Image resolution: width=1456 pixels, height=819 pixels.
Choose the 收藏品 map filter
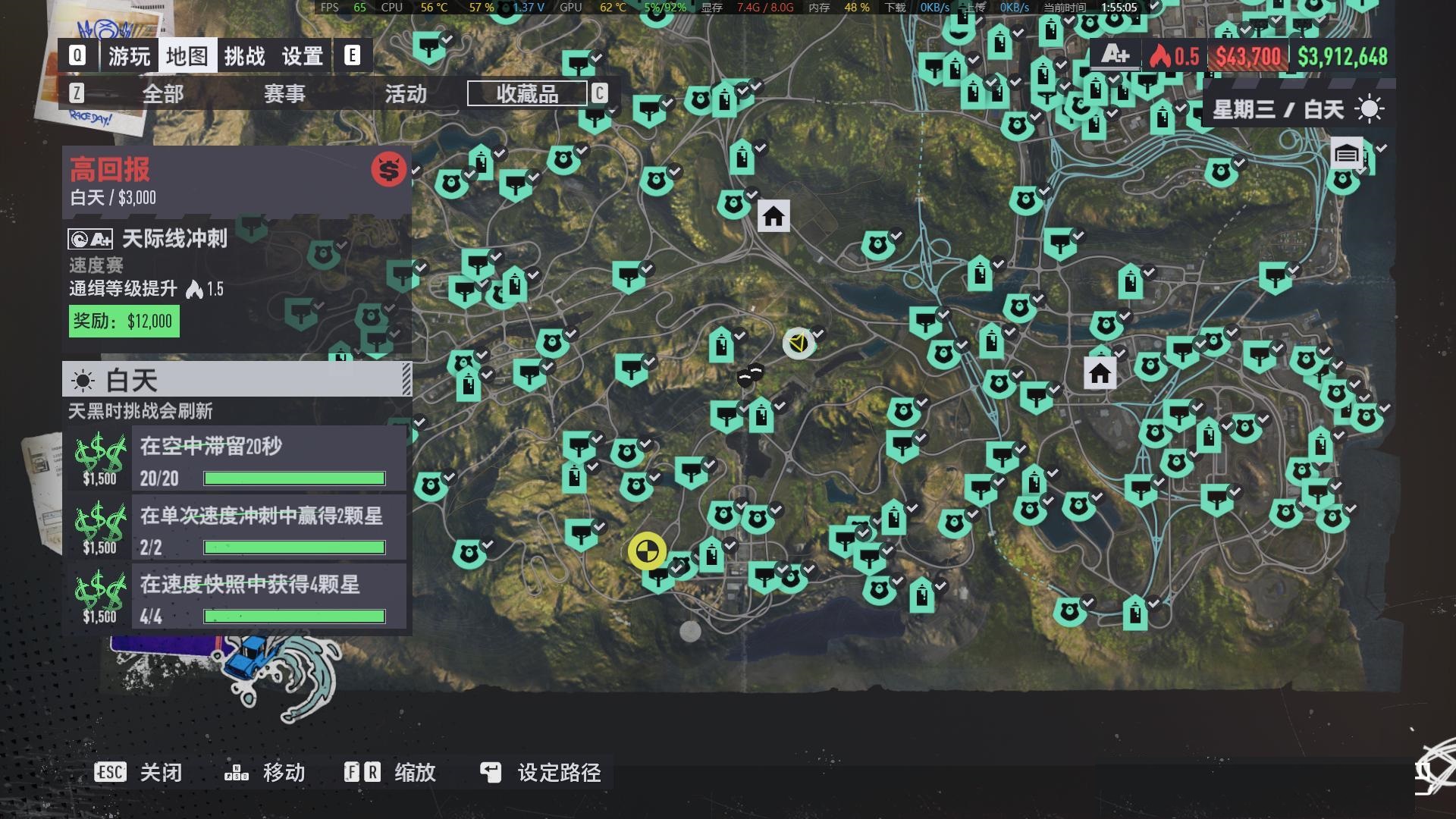pyautogui.click(x=527, y=94)
